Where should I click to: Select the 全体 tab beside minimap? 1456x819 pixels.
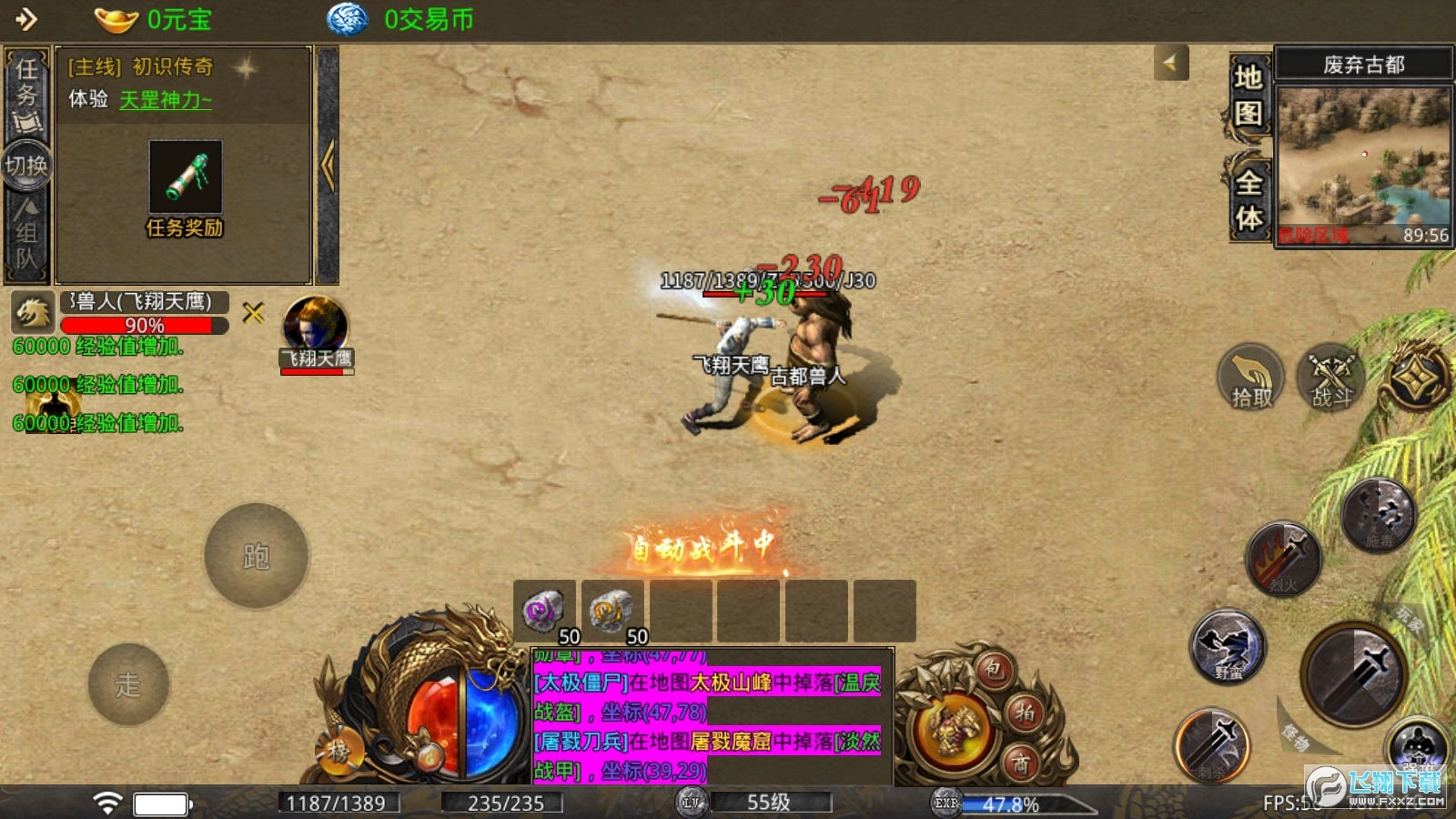coord(1249,199)
